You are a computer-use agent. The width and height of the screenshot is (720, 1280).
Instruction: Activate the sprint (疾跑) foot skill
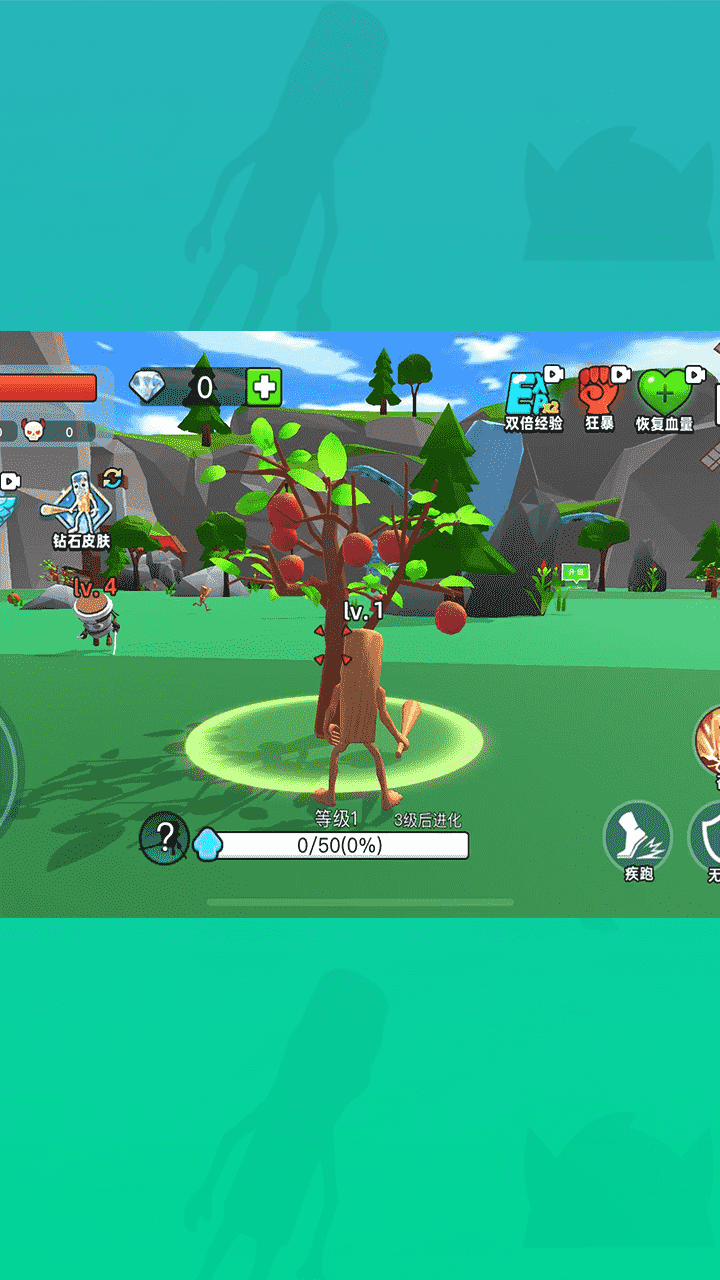coord(638,840)
